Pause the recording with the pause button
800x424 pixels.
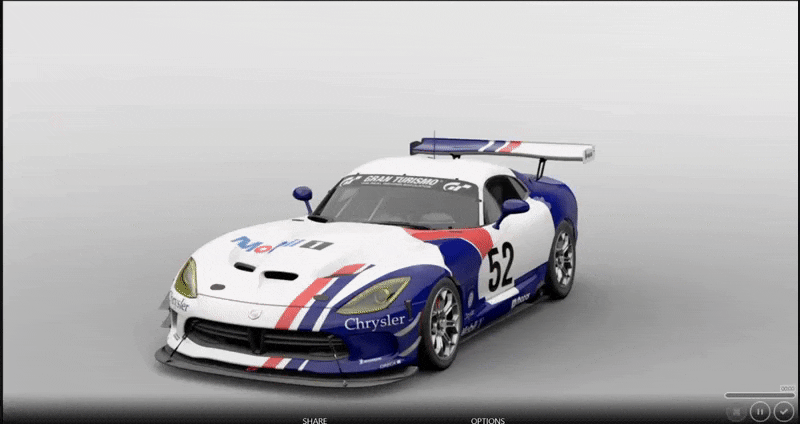tap(760, 410)
